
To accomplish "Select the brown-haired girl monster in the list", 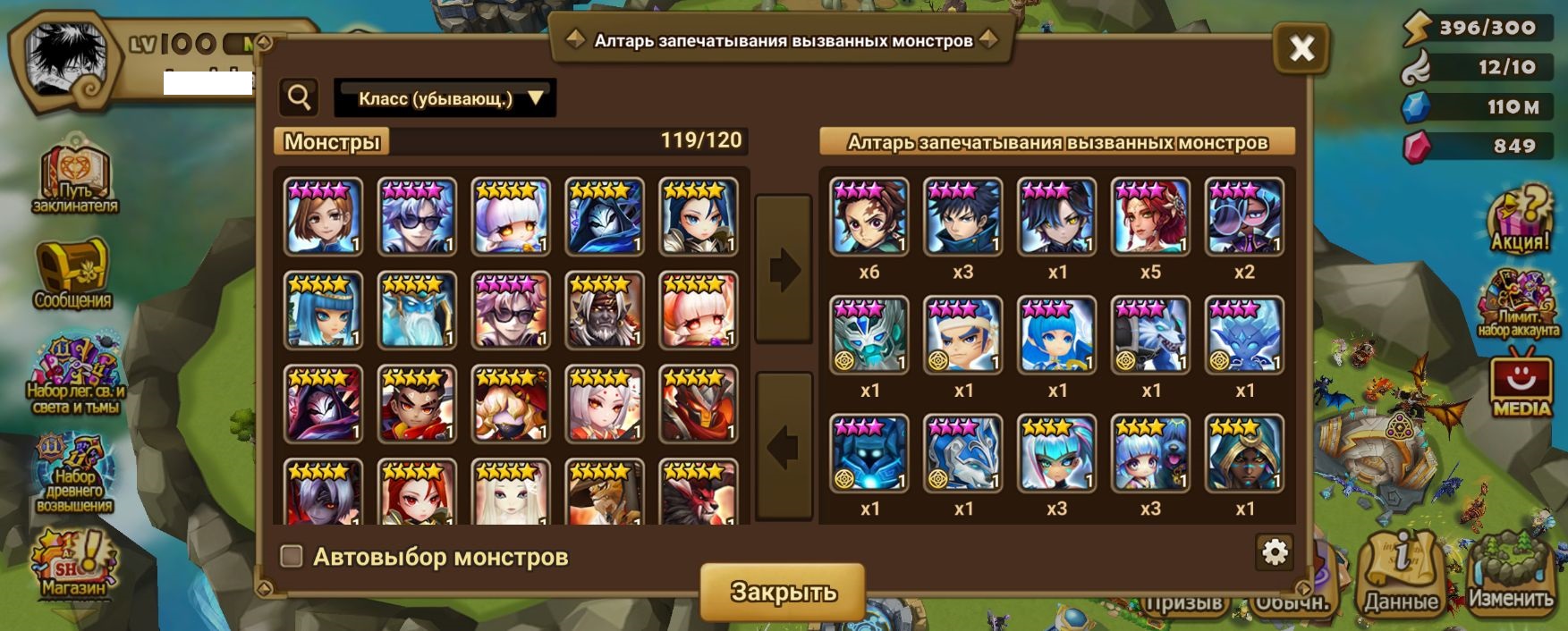I will point(323,217).
